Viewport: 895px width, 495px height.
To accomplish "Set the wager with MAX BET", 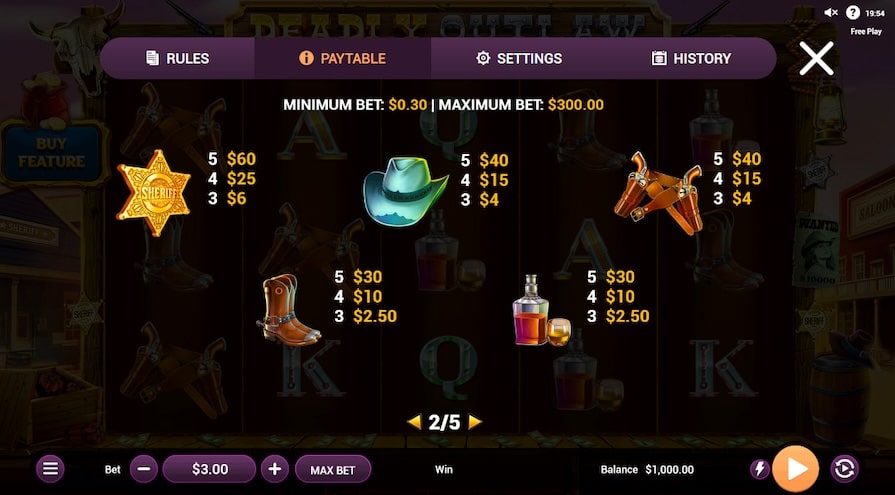I will 334,469.
